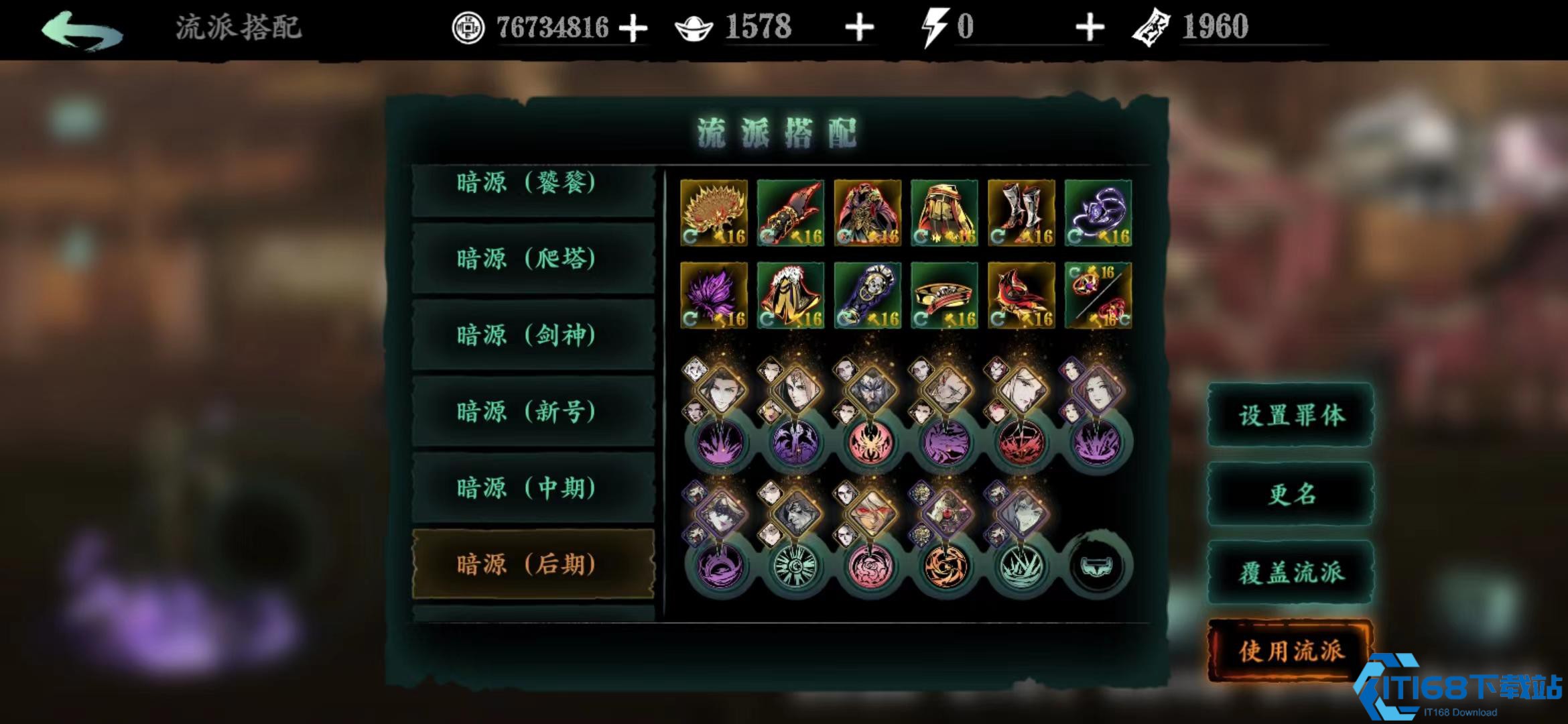Screen dimensions: 1568x724
Task: Open the purple flower artifact item
Action: [714, 295]
